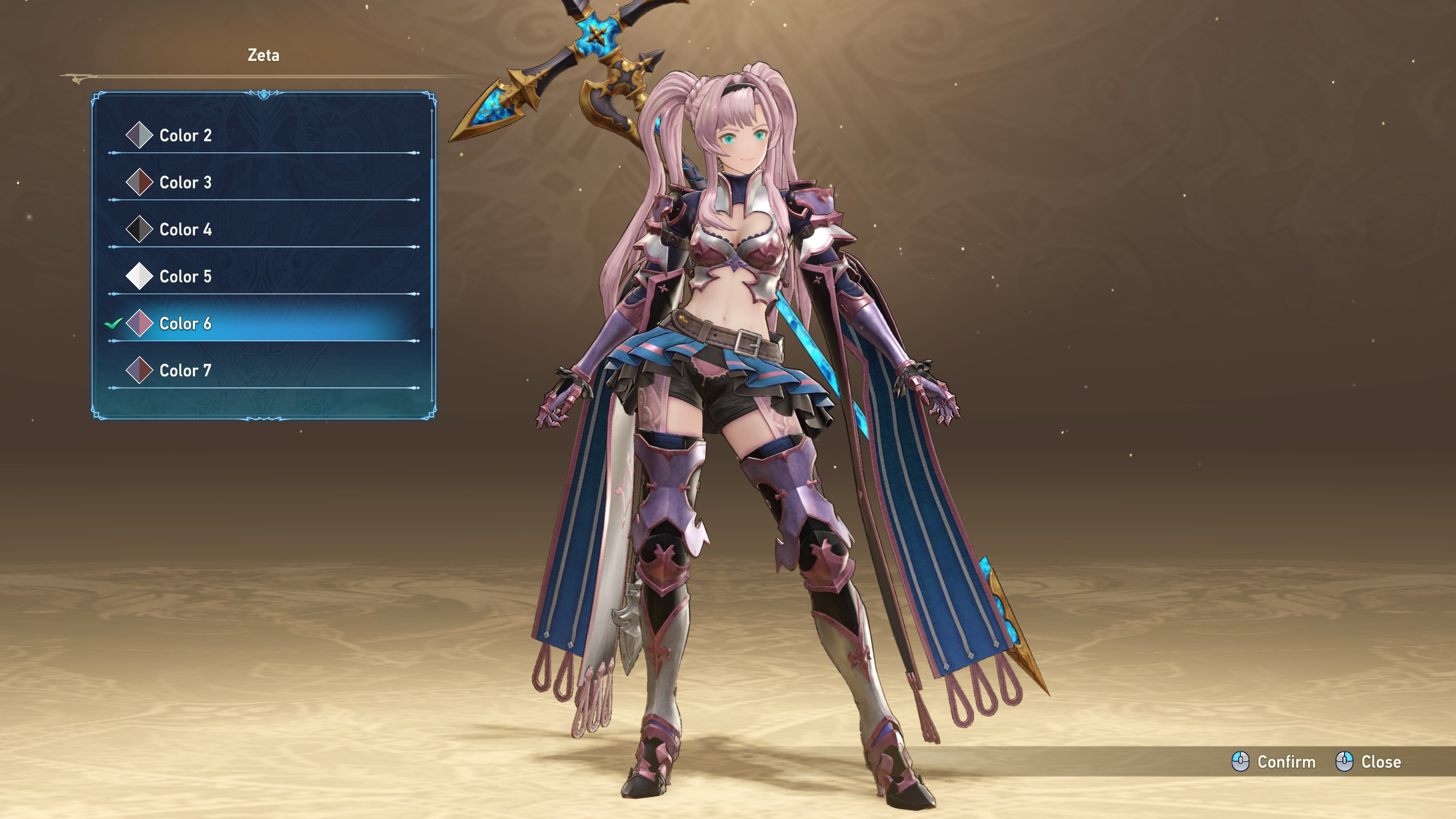Close the color menu
The width and height of the screenshot is (1456, 819).
[x=1368, y=762]
